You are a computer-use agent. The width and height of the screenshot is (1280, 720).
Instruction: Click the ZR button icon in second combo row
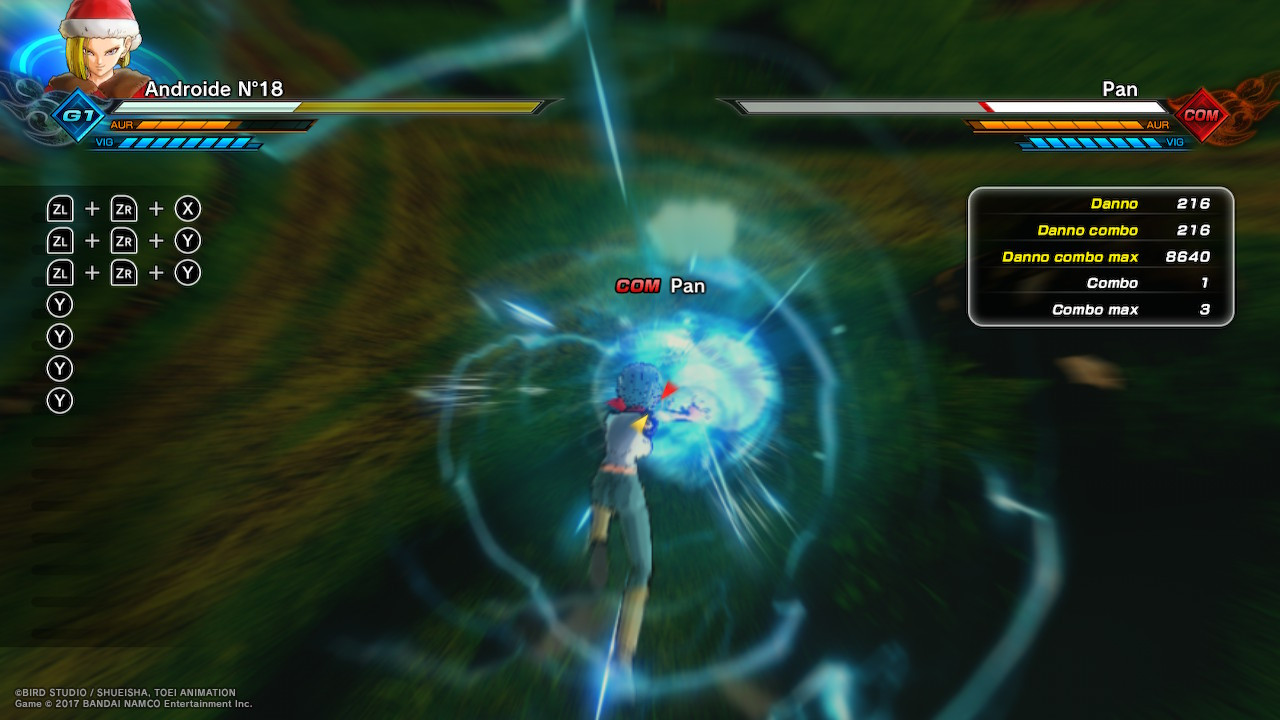click(123, 240)
